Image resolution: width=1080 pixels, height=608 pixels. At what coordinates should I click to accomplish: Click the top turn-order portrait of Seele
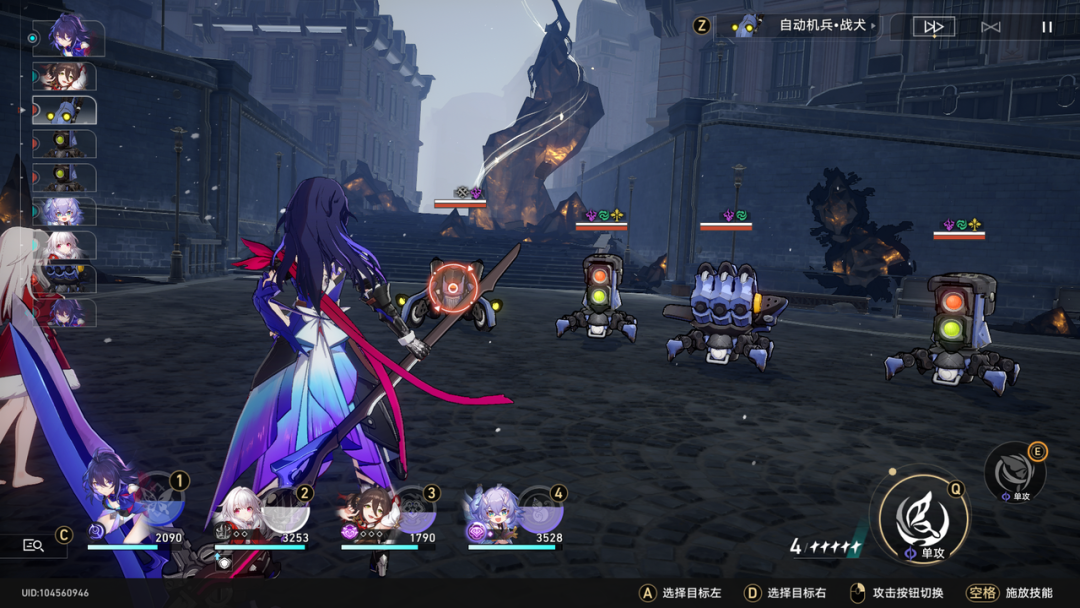(68, 38)
